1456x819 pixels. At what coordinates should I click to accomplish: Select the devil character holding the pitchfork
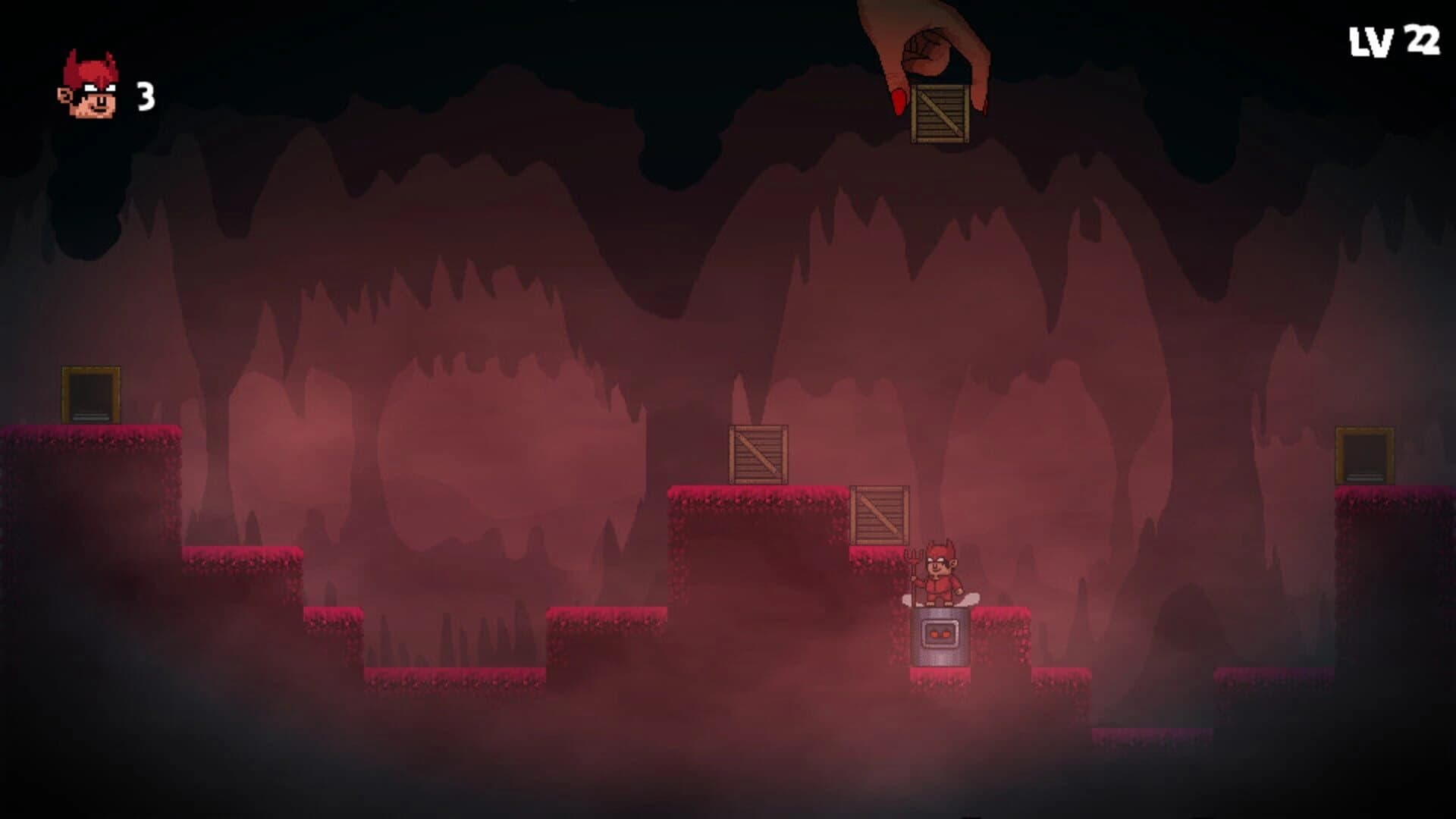[x=940, y=573]
